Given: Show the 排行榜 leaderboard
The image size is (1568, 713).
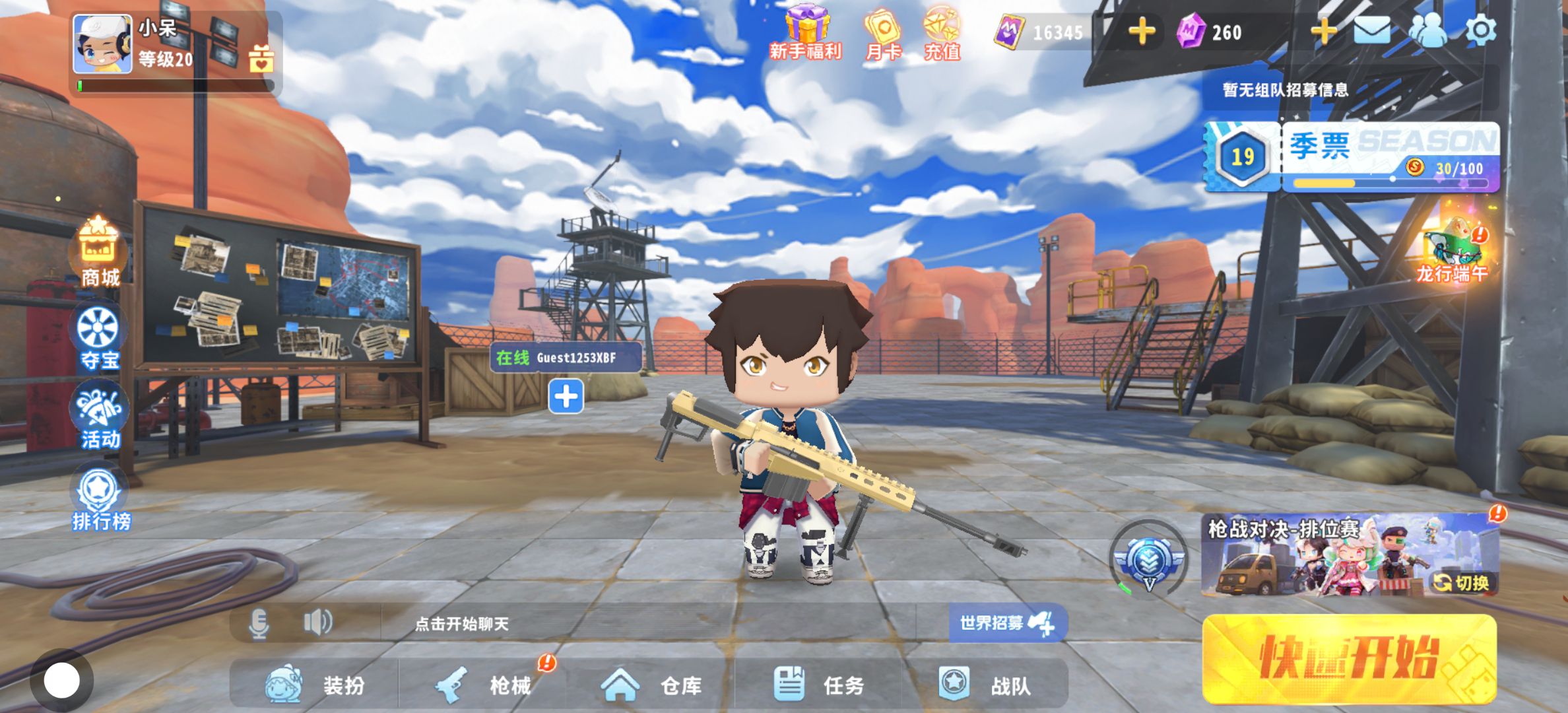Looking at the screenshot, I should click(100, 499).
